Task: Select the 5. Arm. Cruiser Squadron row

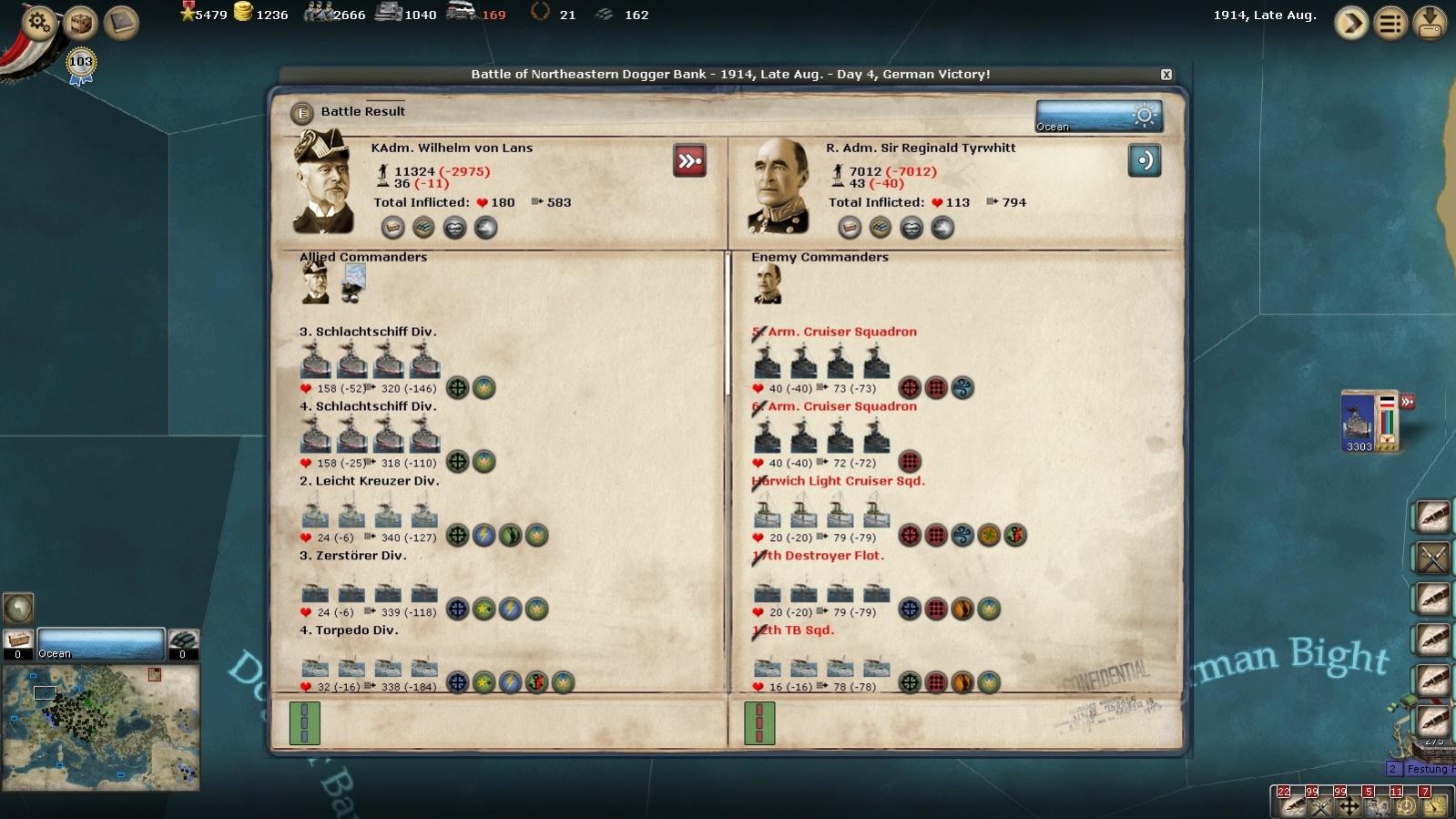Action: point(841,333)
